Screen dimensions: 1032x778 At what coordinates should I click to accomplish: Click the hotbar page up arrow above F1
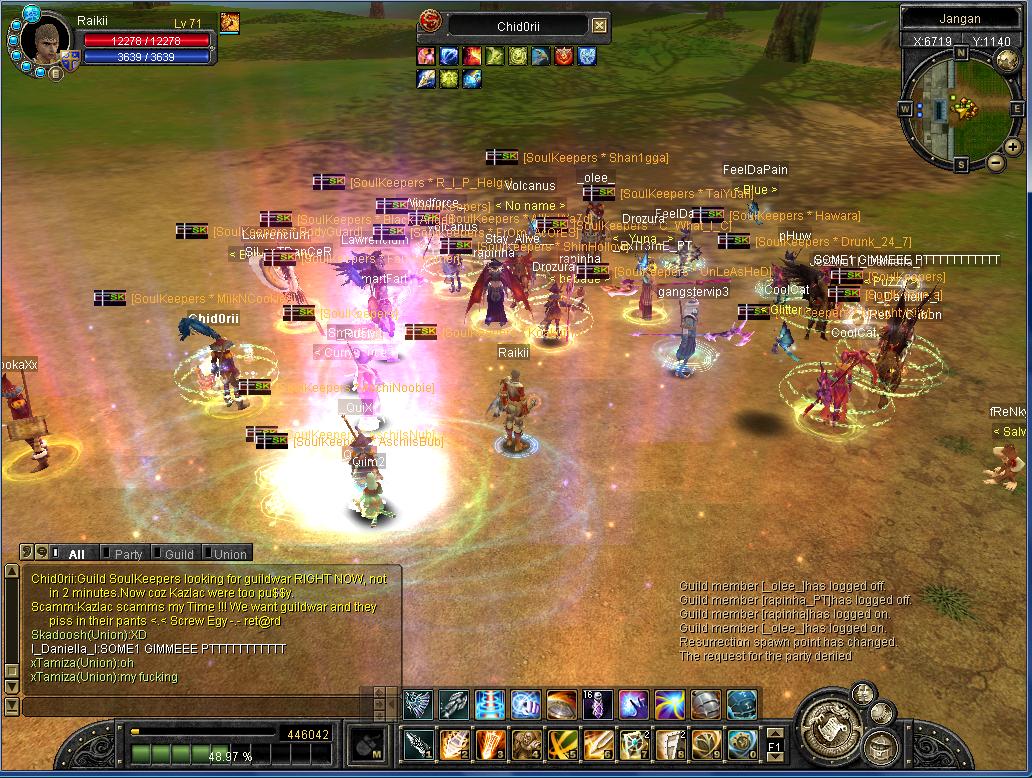[x=776, y=733]
